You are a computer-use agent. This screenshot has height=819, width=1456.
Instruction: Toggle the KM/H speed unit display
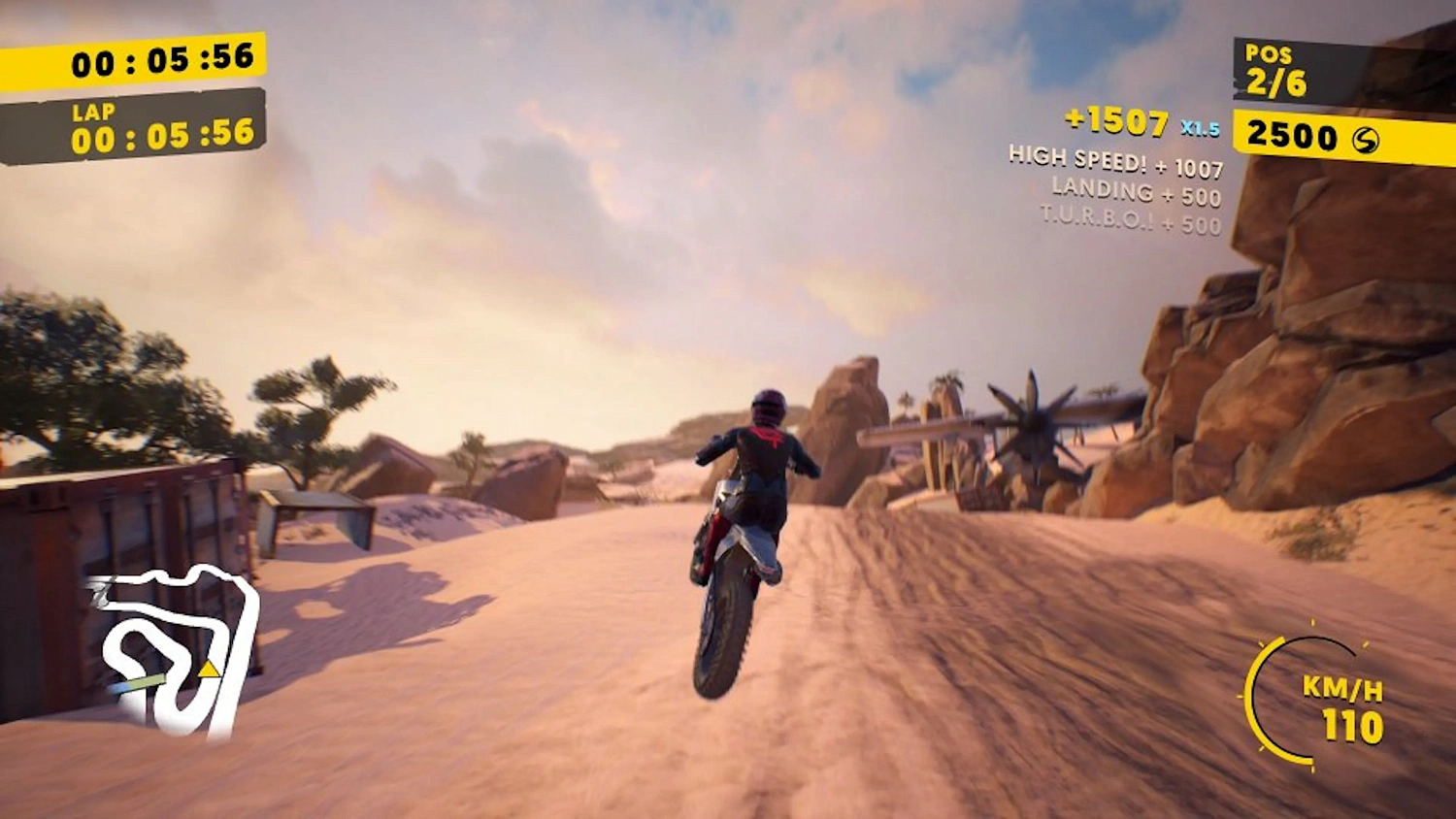[1342, 691]
